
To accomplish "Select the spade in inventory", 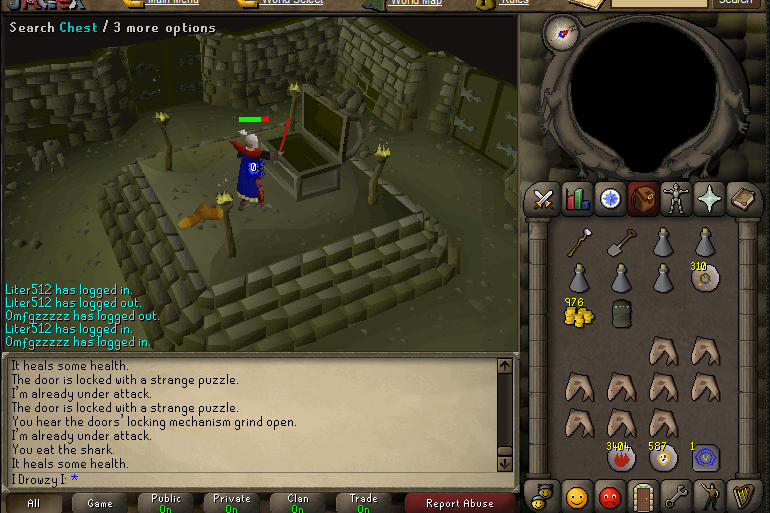I will click(620, 242).
